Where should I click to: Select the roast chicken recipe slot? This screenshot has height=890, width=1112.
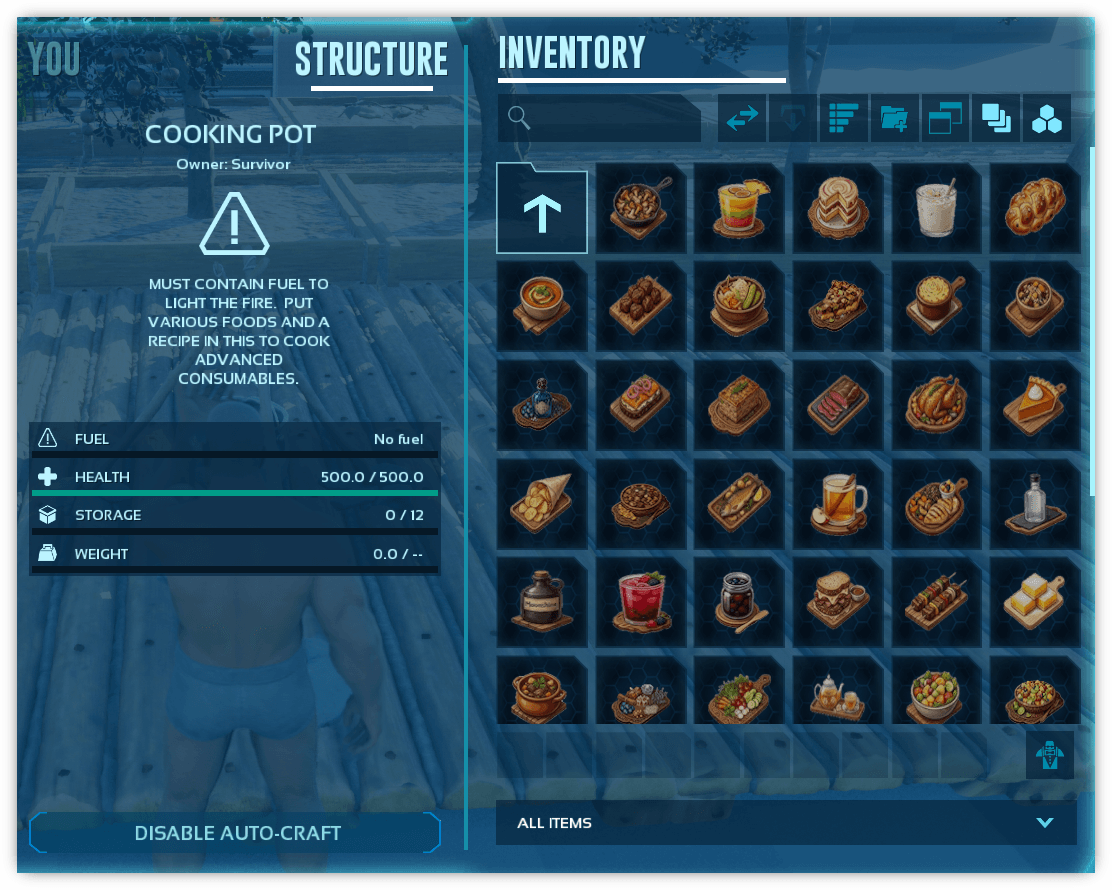click(x=937, y=405)
